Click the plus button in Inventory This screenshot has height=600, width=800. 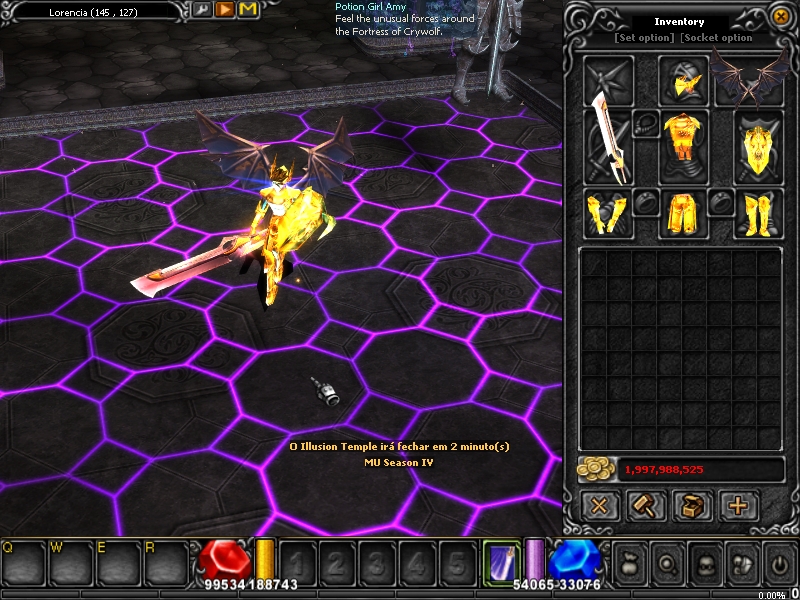click(x=738, y=505)
